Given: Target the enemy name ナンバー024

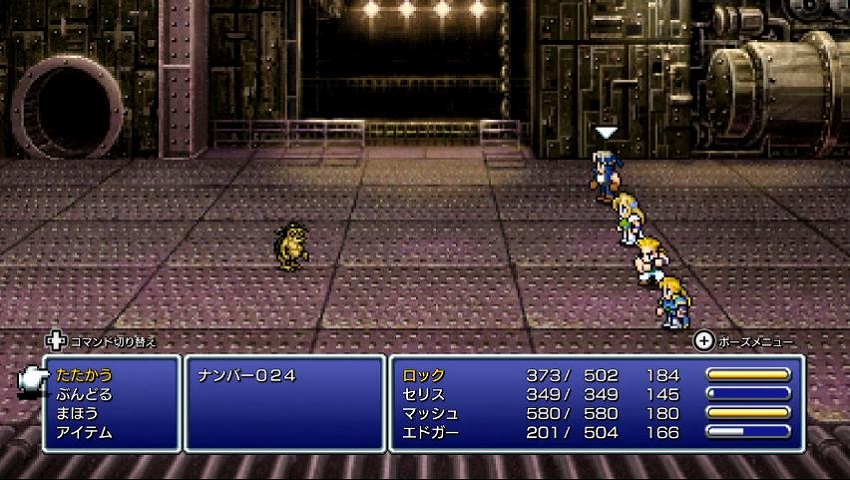Looking at the screenshot, I should 245,375.
